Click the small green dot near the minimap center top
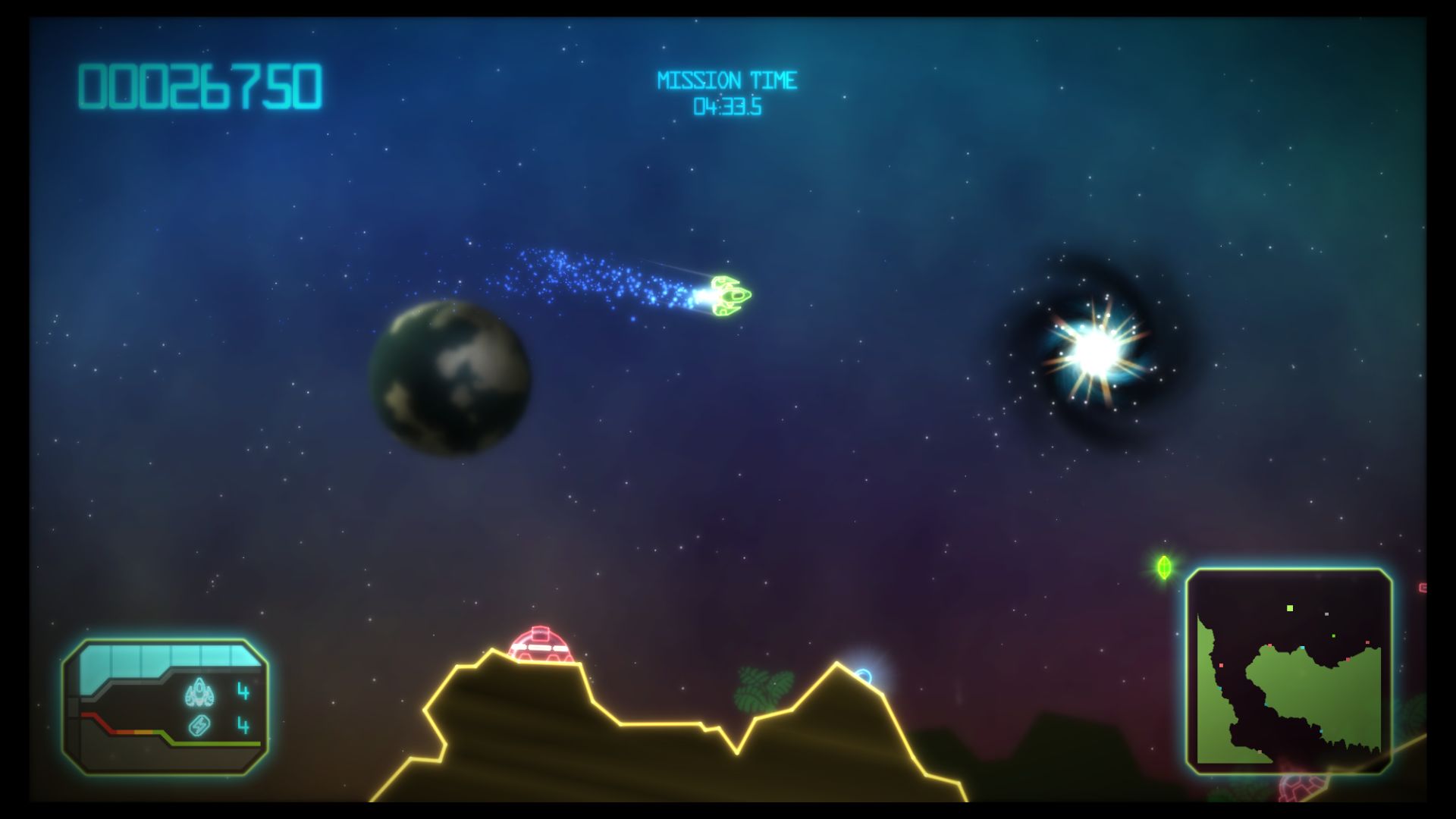1456x819 pixels. click(1333, 635)
